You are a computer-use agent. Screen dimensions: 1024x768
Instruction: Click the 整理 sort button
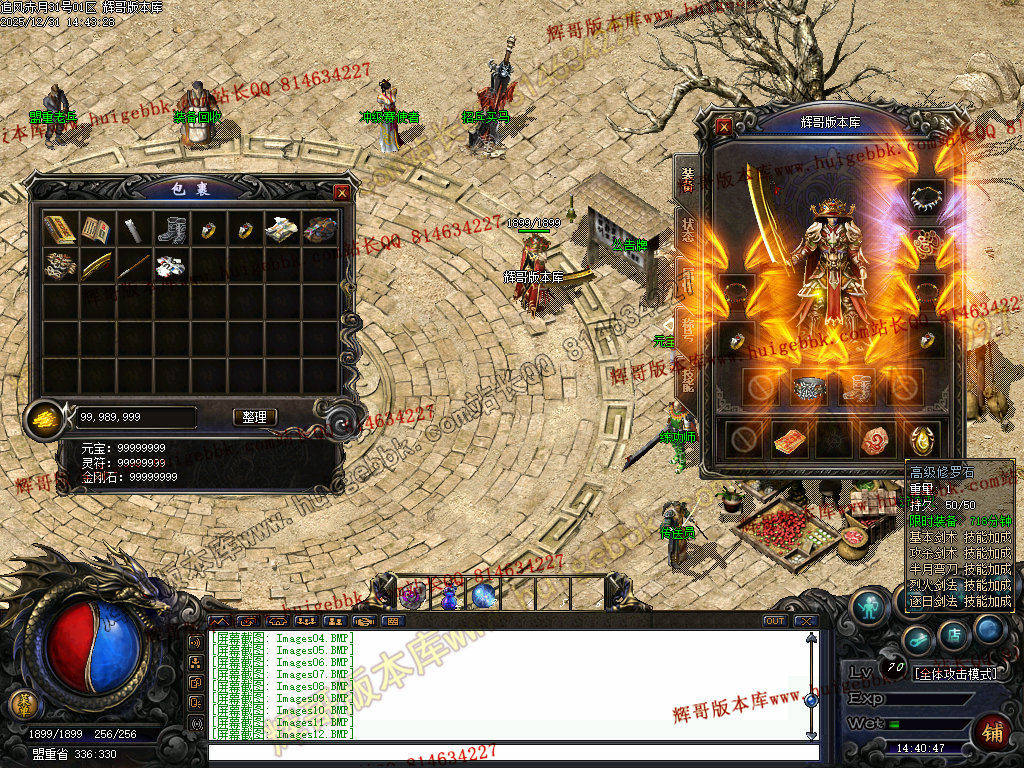255,417
